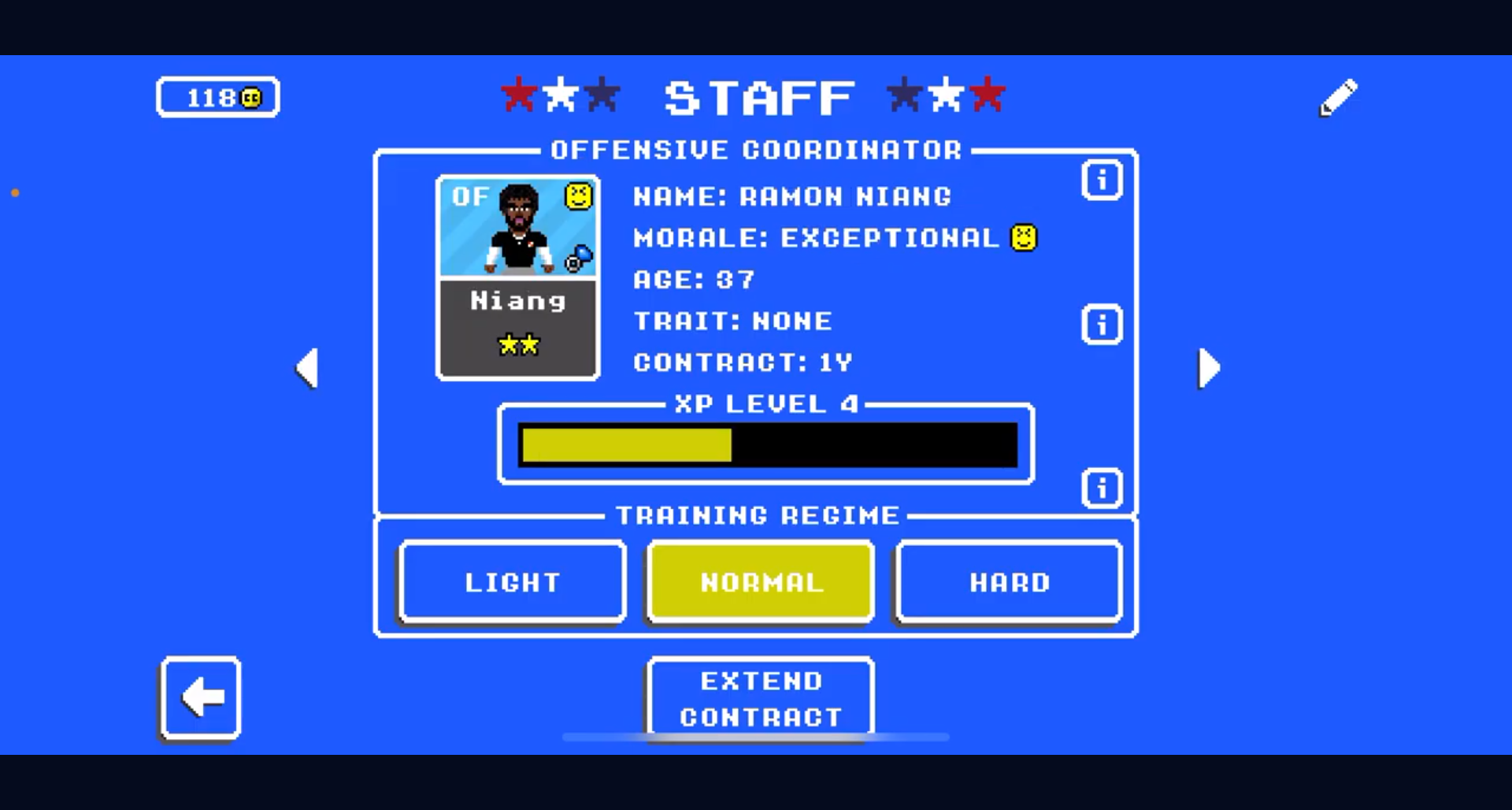Enable the HARD training regime
Viewport: 1512px width, 810px height.
1008,581
